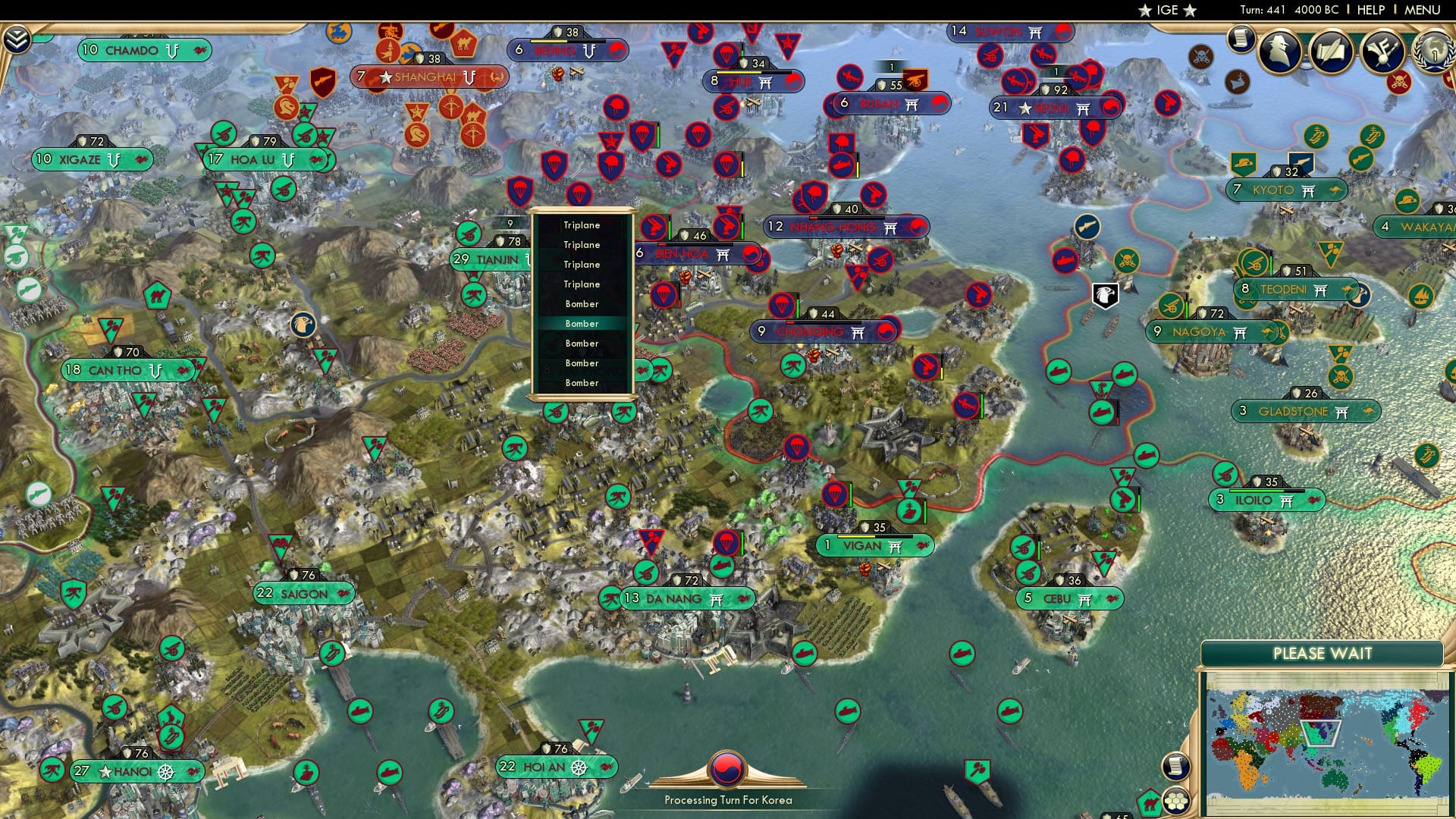Click the Korea turn-processing emblem at screen bottom
The image size is (1456, 819).
[x=726, y=769]
